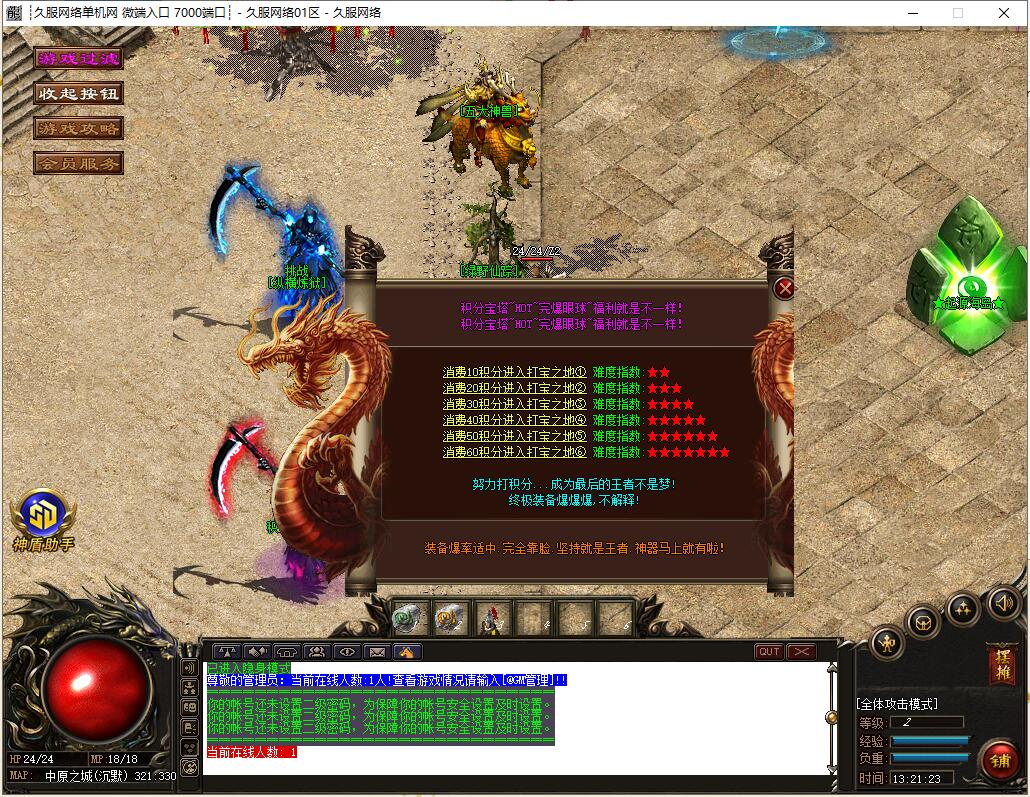Choose the 10-point treasure ground entry
1030x797 pixels.
point(514,372)
